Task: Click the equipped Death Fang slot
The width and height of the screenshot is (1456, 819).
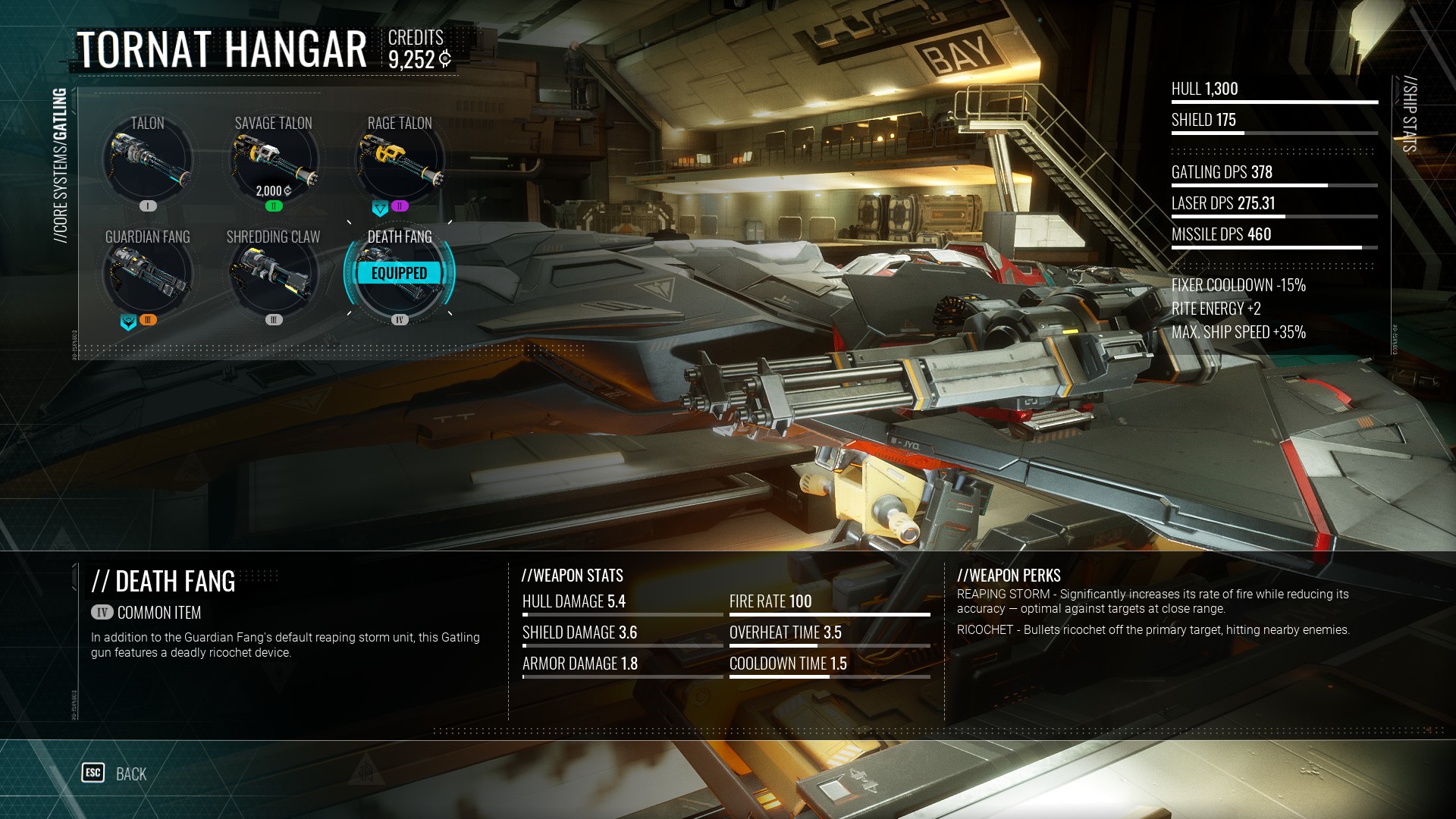Action: pyautogui.click(x=400, y=274)
